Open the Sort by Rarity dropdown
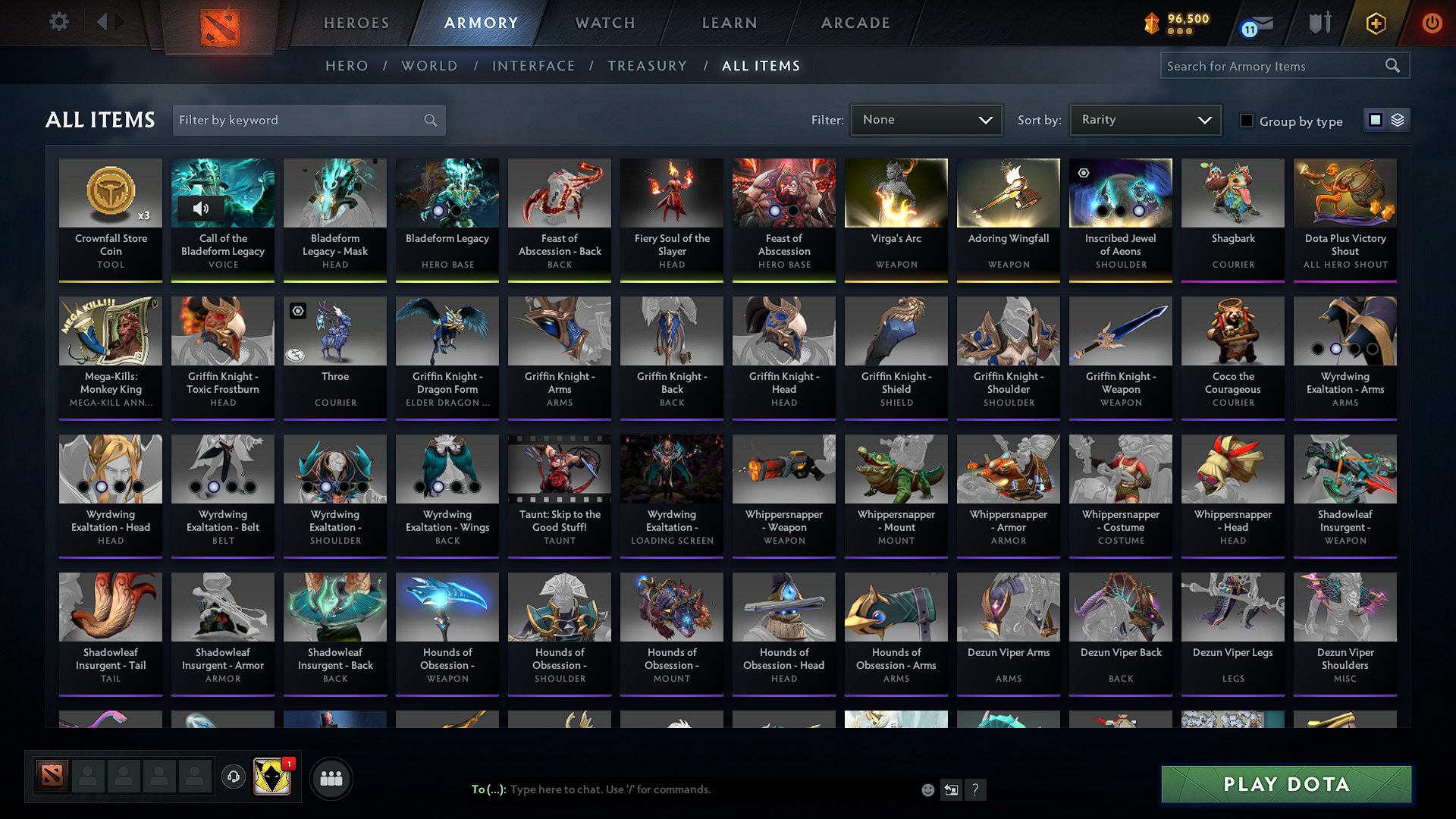The height and width of the screenshot is (819, 1456). tap(1144, 120)
